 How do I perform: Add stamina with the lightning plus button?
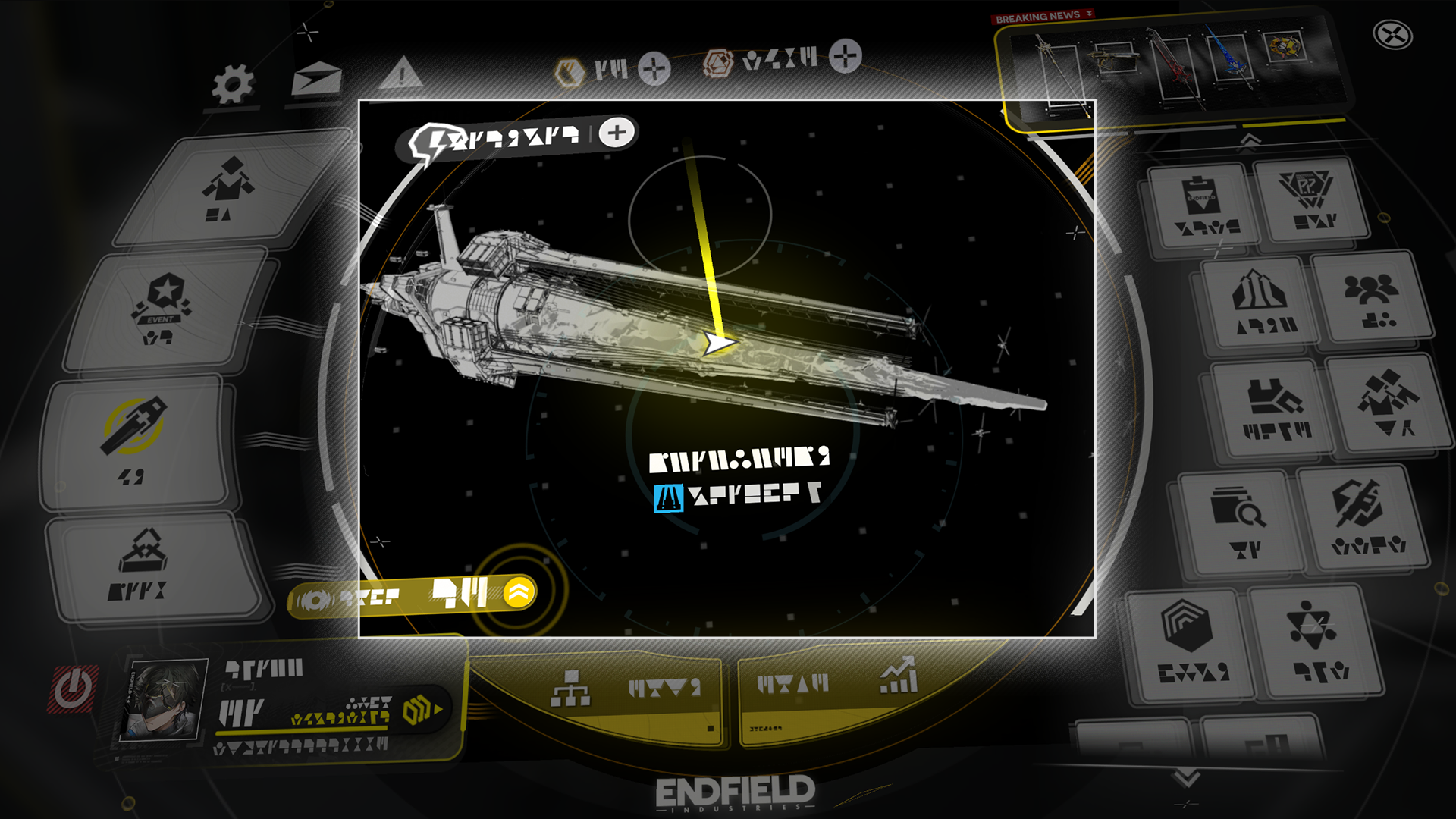(617, 133)
